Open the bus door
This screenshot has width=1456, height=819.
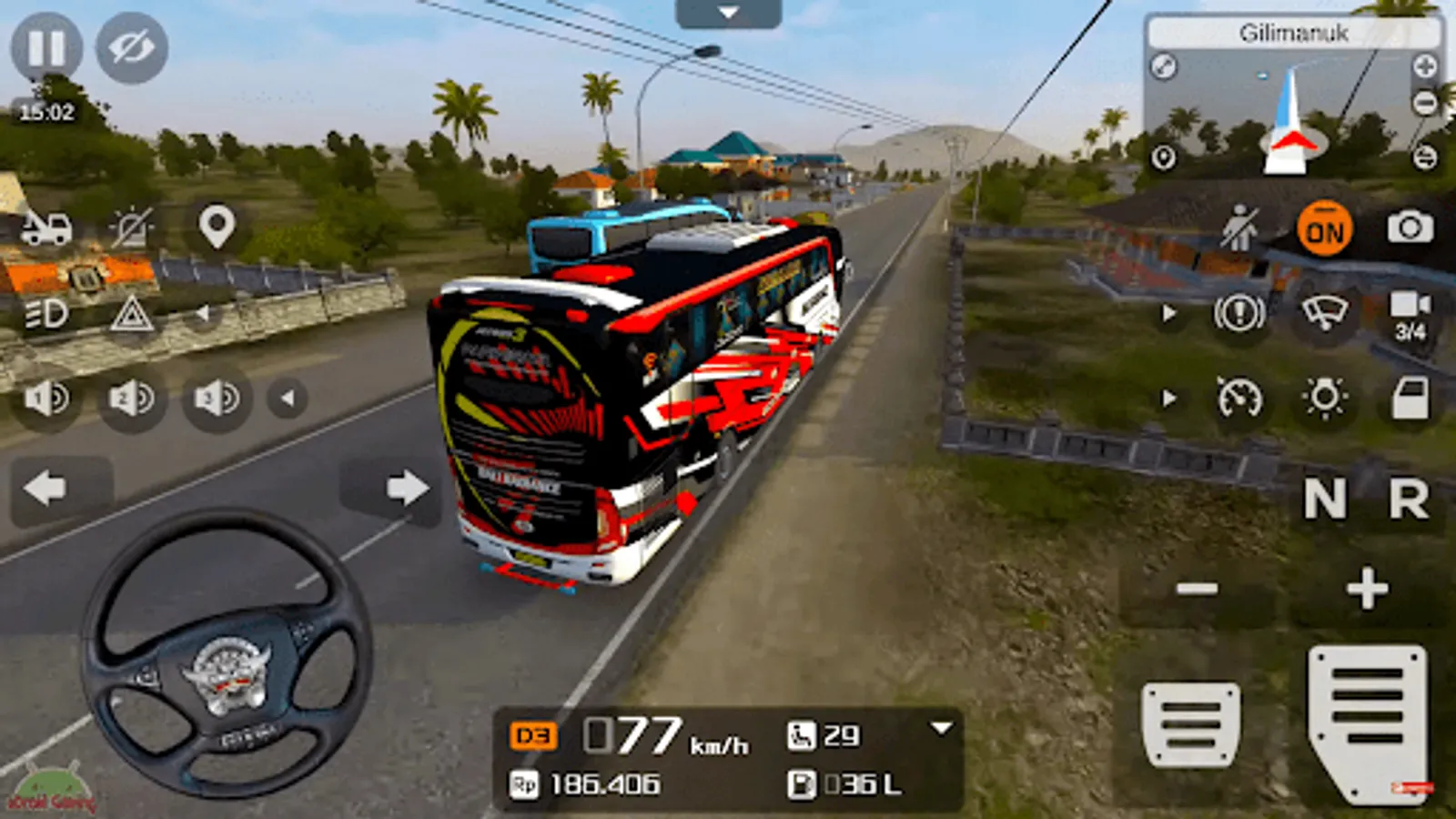point(1410,399)
